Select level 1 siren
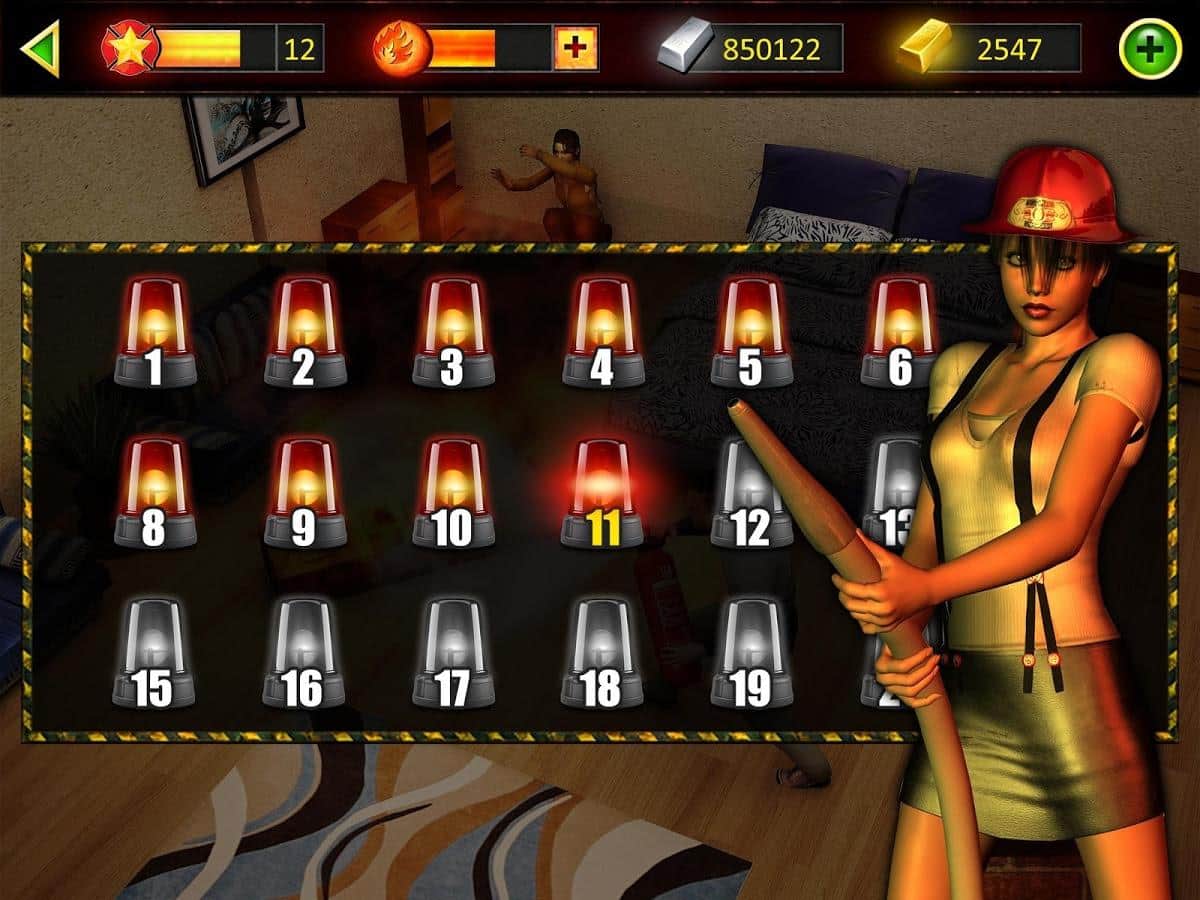Viewport: 1200px width, 900px height. click(x=153, y=333)
